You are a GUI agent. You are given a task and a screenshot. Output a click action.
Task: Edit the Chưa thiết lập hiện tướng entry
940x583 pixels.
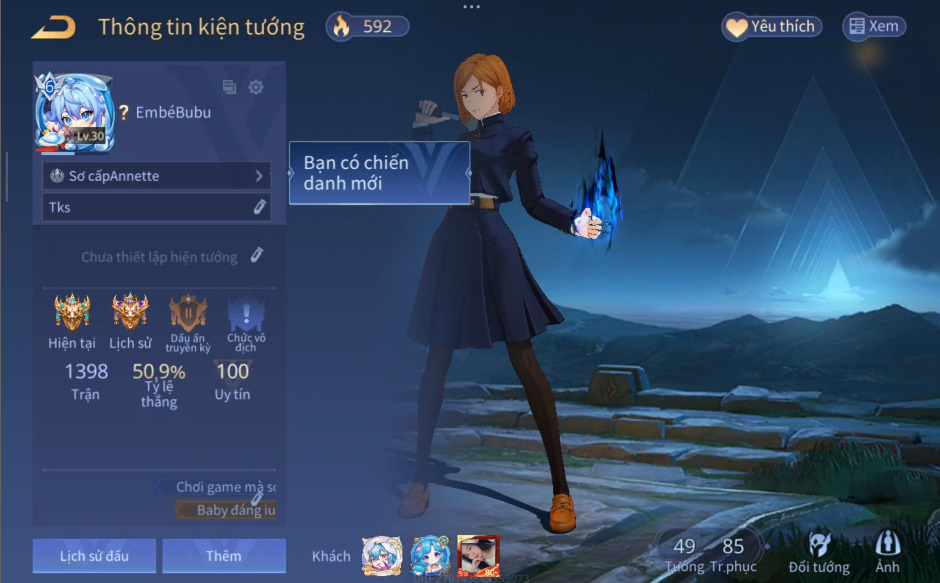point(257,256)
